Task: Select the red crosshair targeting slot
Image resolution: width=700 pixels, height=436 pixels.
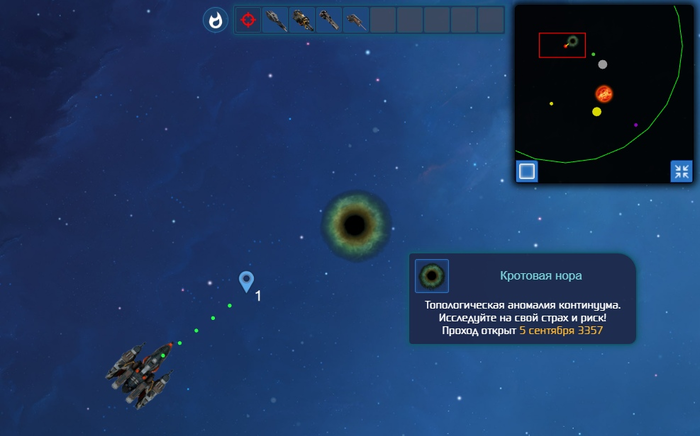Action: (249, 20)
